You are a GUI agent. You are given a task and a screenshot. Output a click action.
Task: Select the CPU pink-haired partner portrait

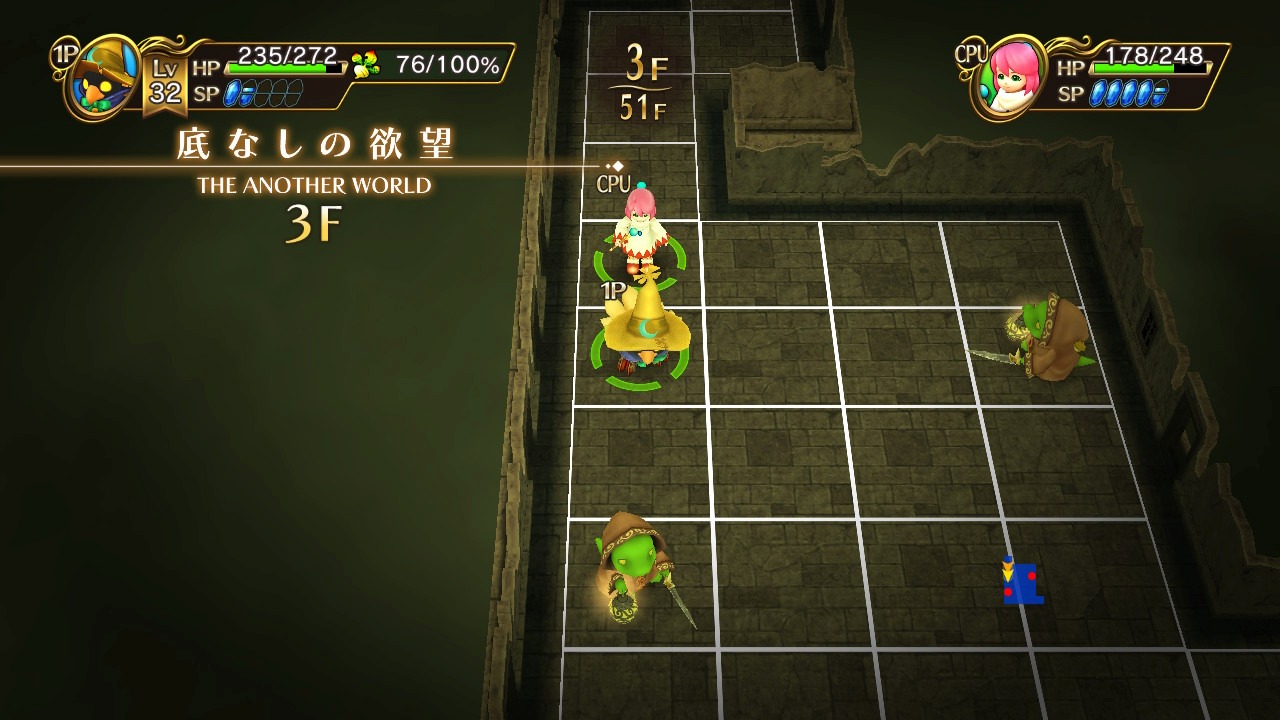click(1009, 78)
